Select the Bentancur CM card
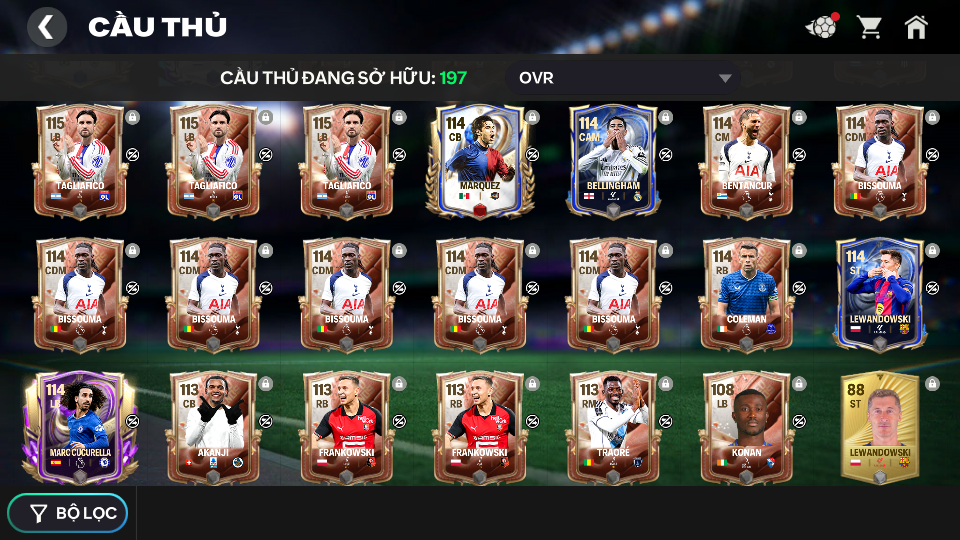Screen dimensions: 960x540 pyautogui.click(x=746, y=160)
